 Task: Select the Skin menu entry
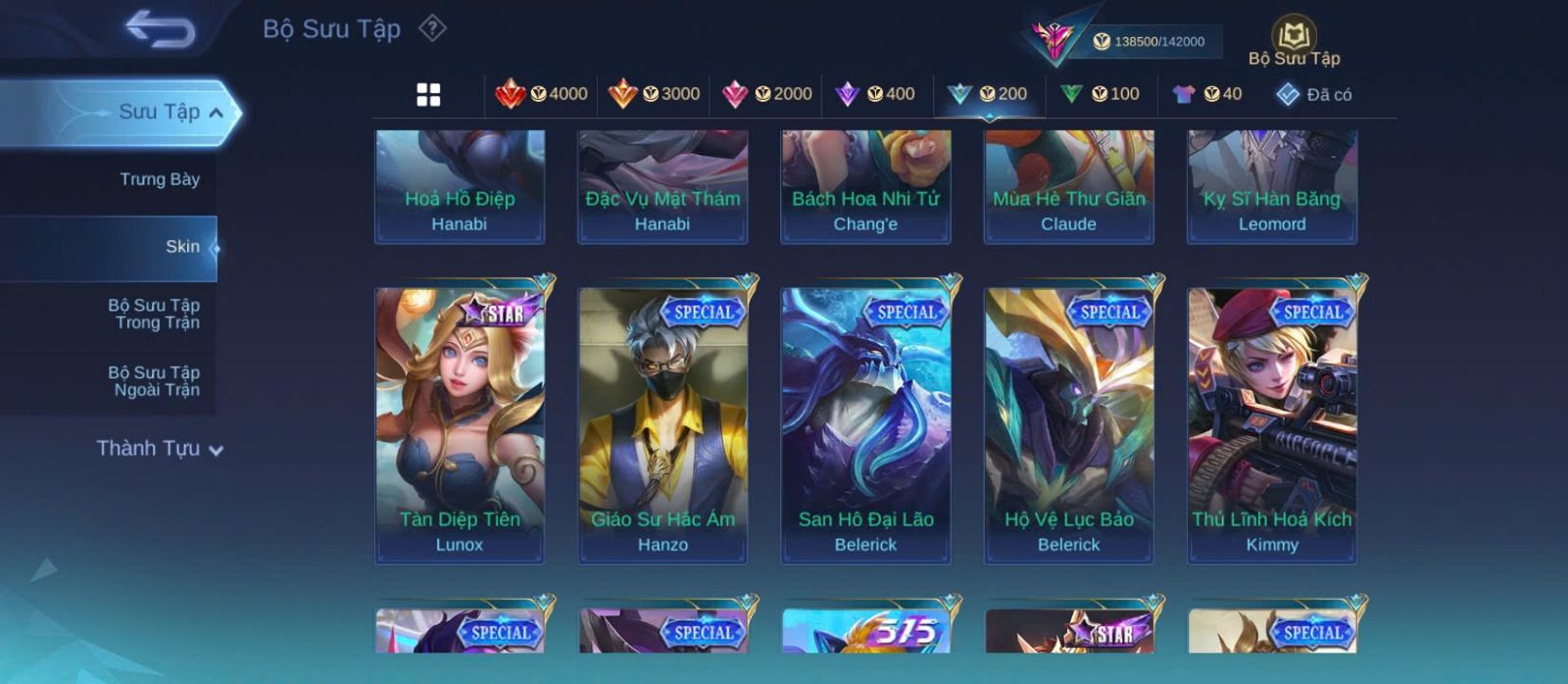182,247
